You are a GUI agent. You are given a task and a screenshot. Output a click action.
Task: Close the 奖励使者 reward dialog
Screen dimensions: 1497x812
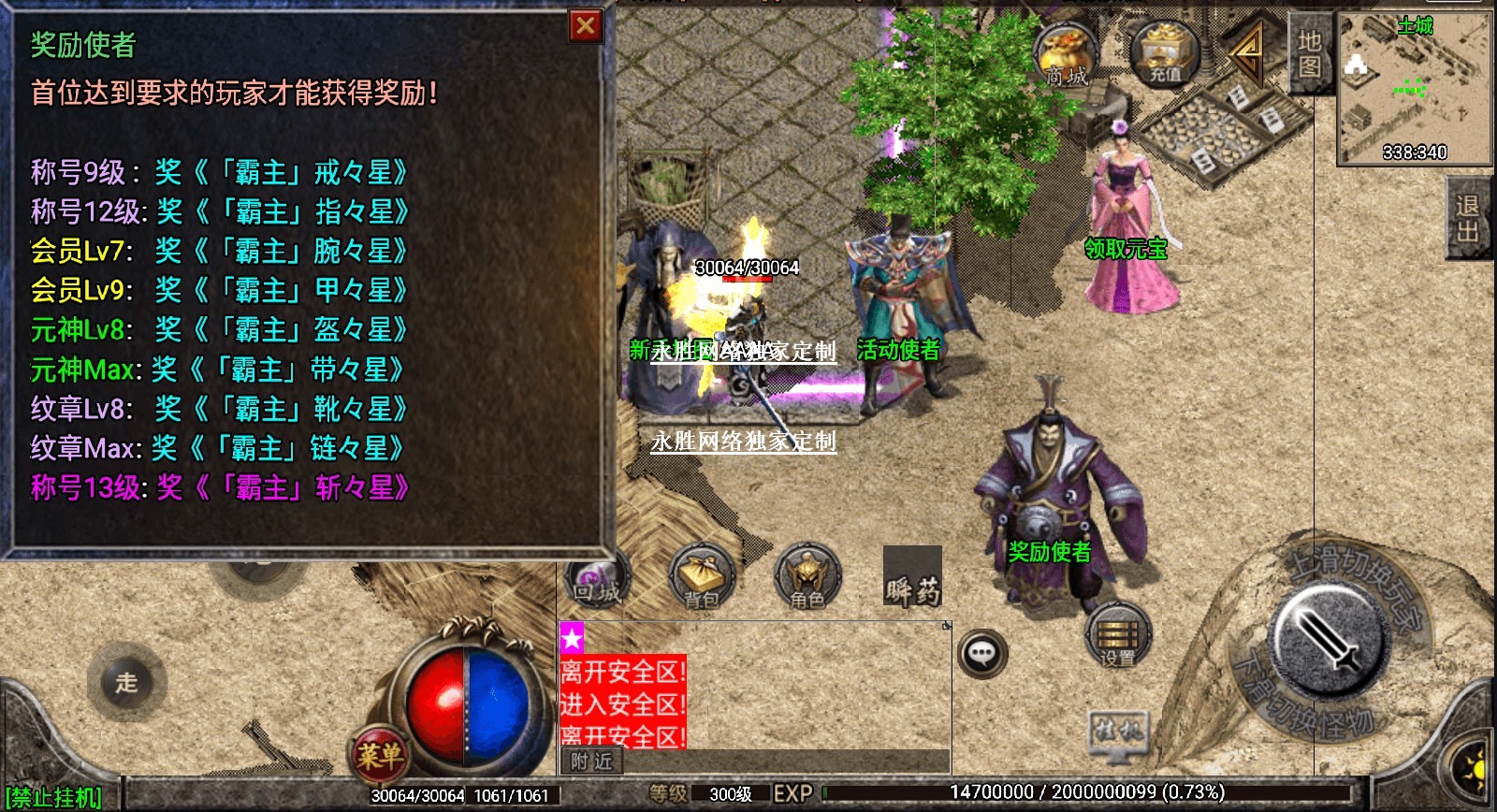[586, 26]
